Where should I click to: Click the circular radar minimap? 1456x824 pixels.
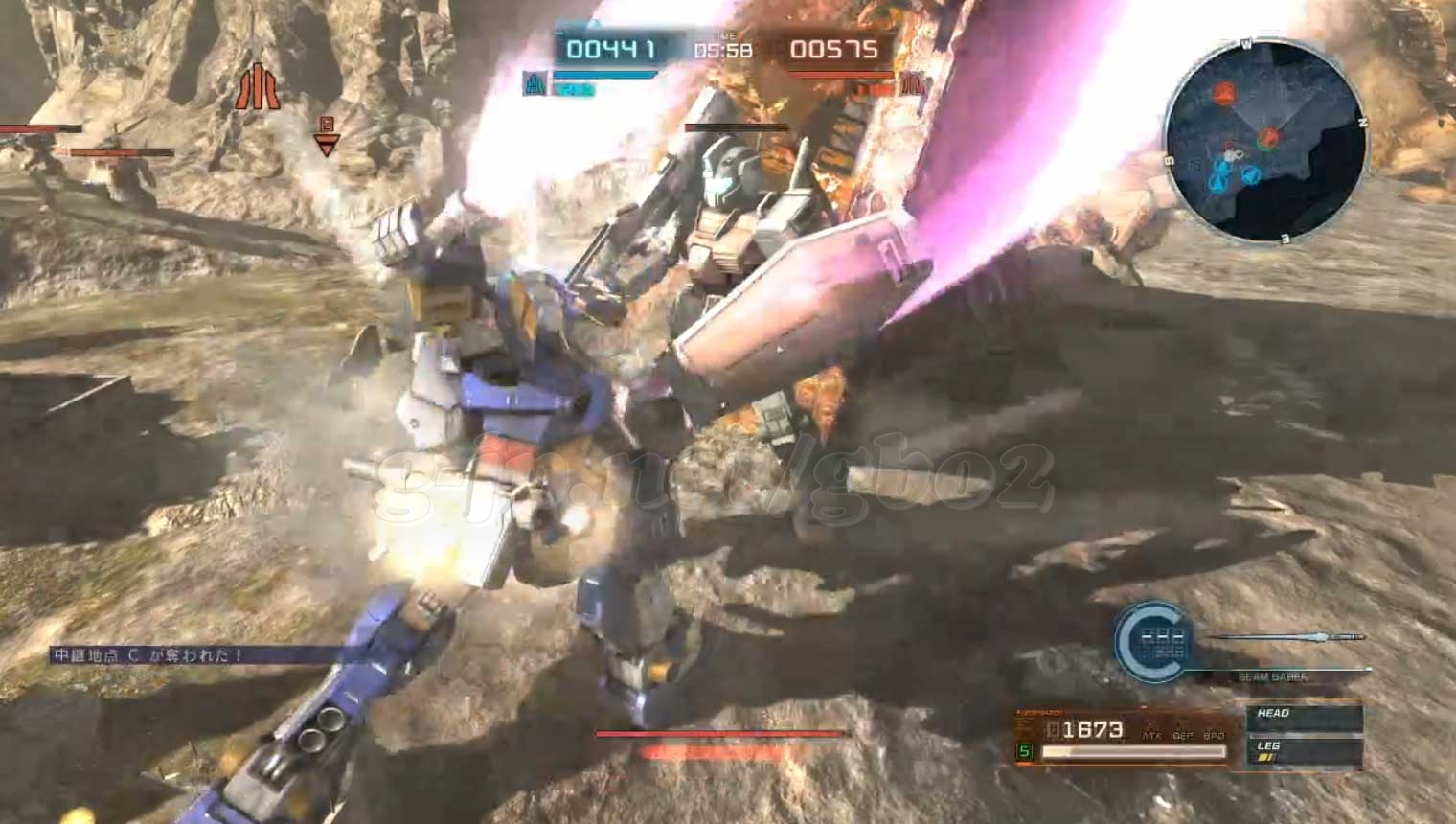(1264, 142)
